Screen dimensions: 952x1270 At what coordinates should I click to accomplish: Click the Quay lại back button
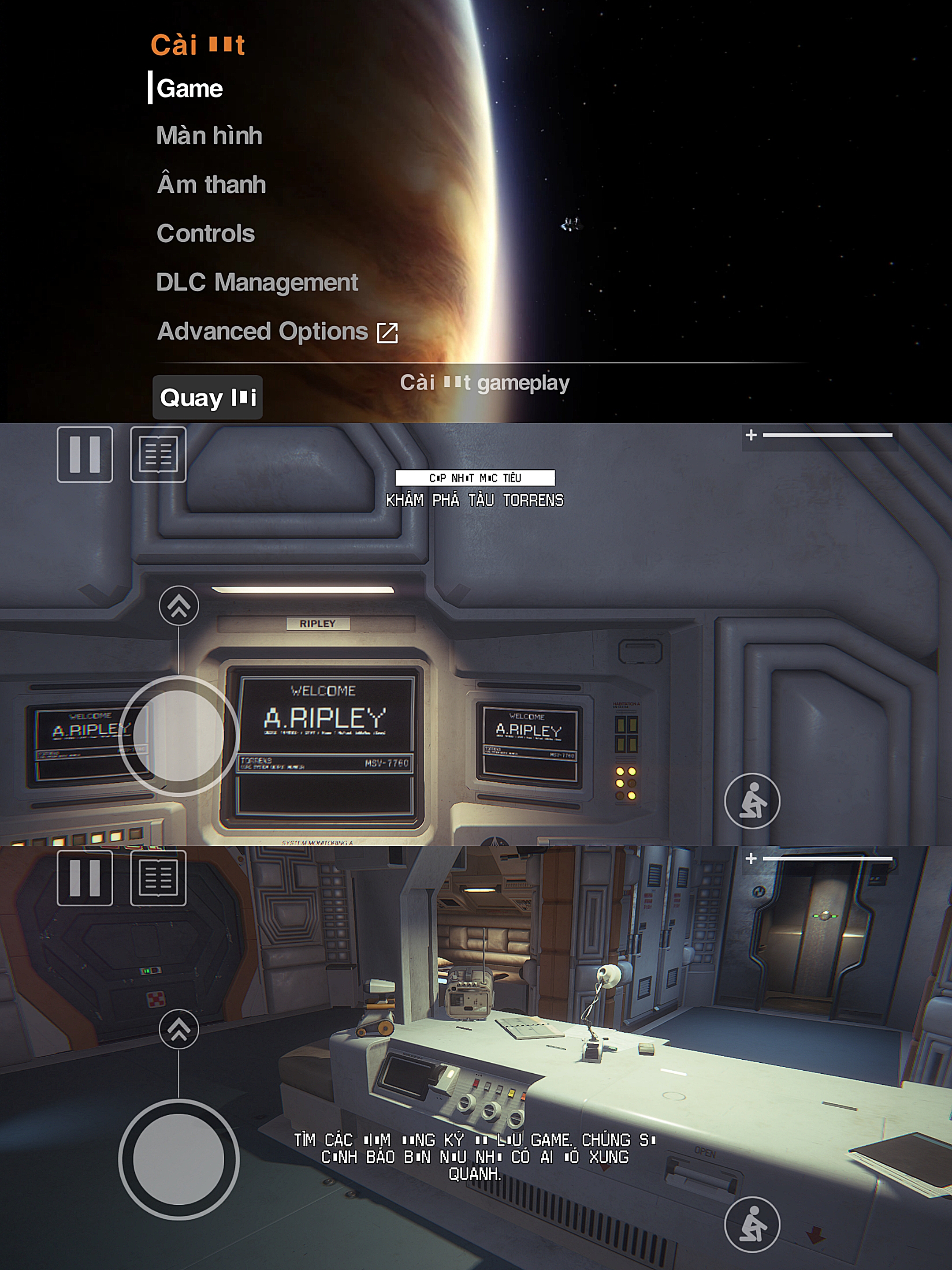pyautogui.click(x=207, y=397)
